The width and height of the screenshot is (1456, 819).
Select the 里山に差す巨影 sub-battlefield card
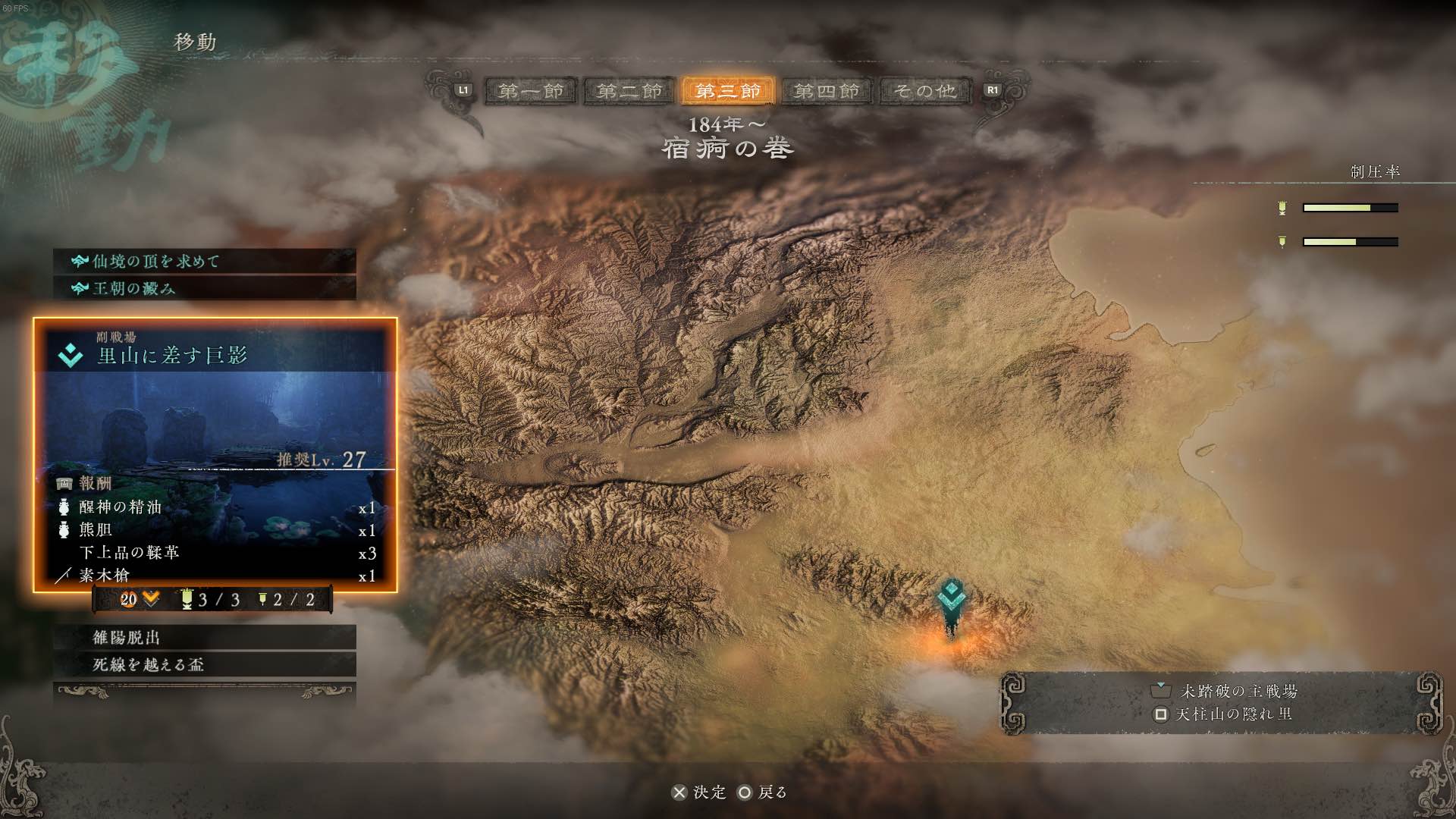[215, 454]
